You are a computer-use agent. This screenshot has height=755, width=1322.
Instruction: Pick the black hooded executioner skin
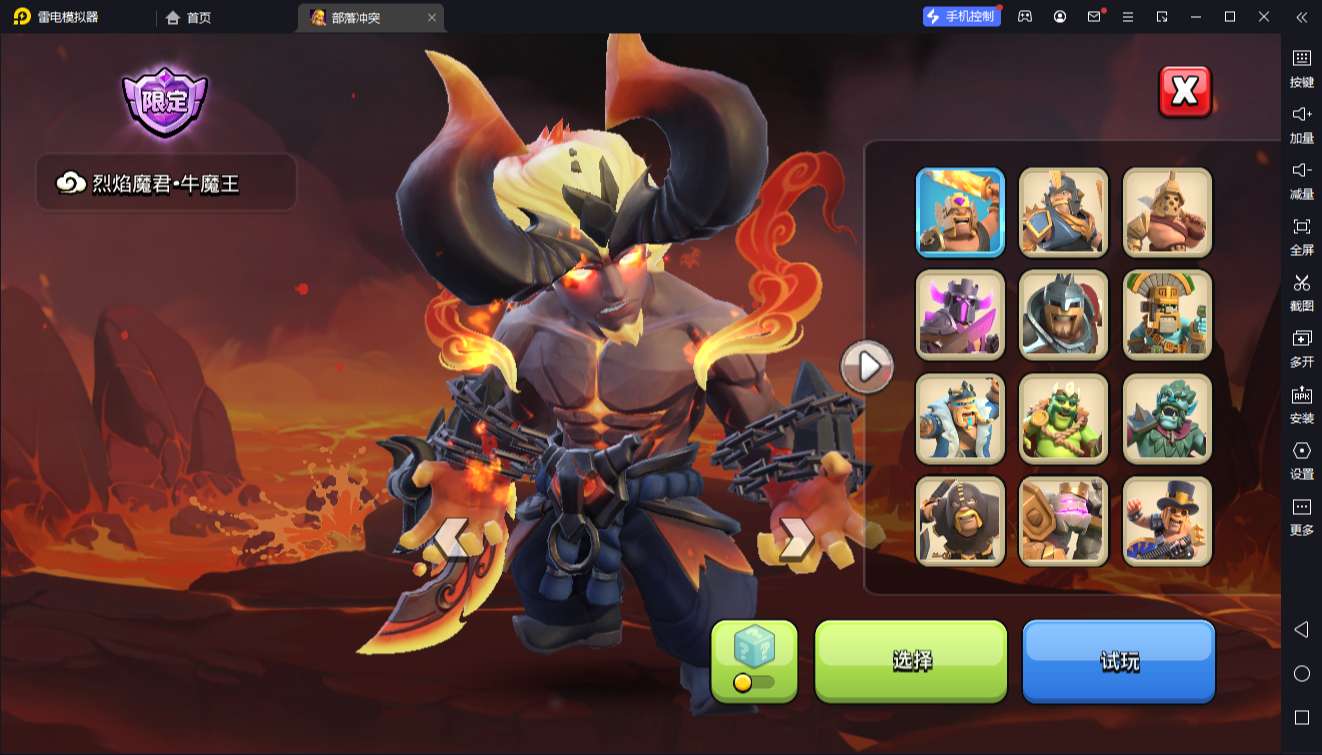pos(960,521)
